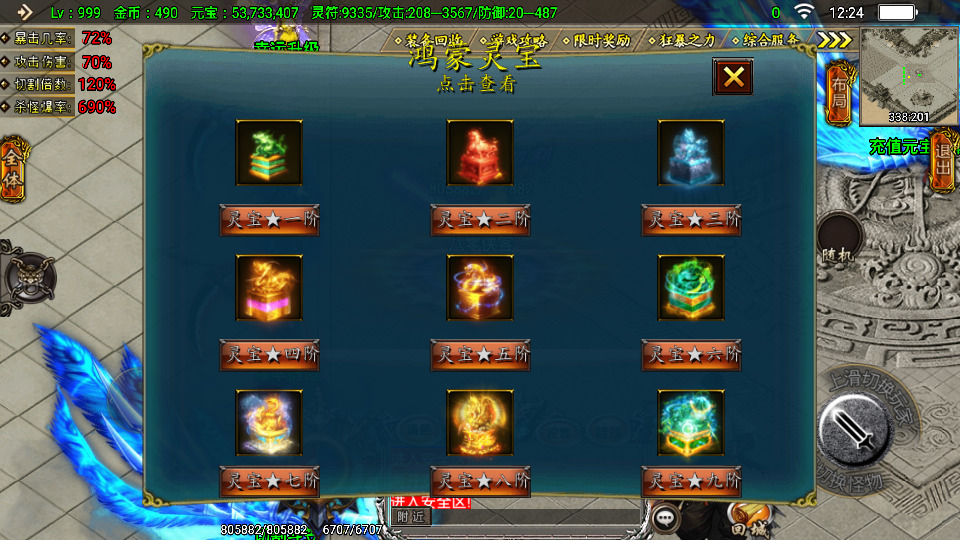
Task: Click the 灵宝★五阶 button
Action: 480,354
